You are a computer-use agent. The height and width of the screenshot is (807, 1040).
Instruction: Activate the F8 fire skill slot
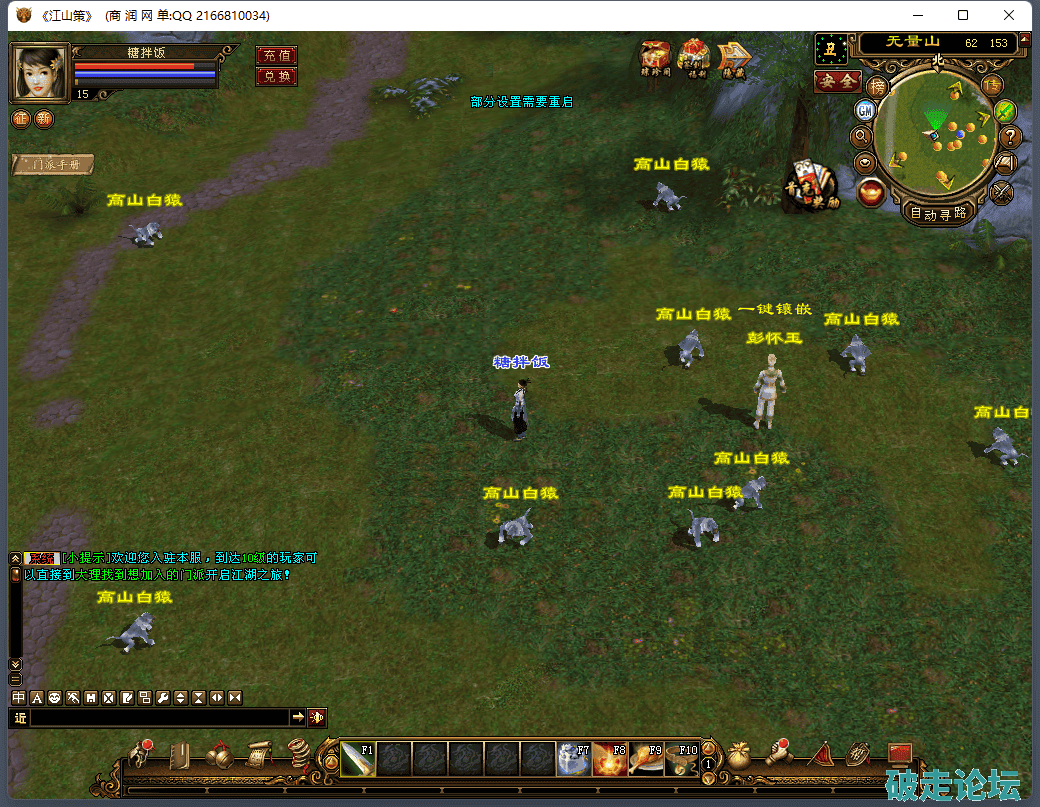pyautogui.click(x=609, y=759)
